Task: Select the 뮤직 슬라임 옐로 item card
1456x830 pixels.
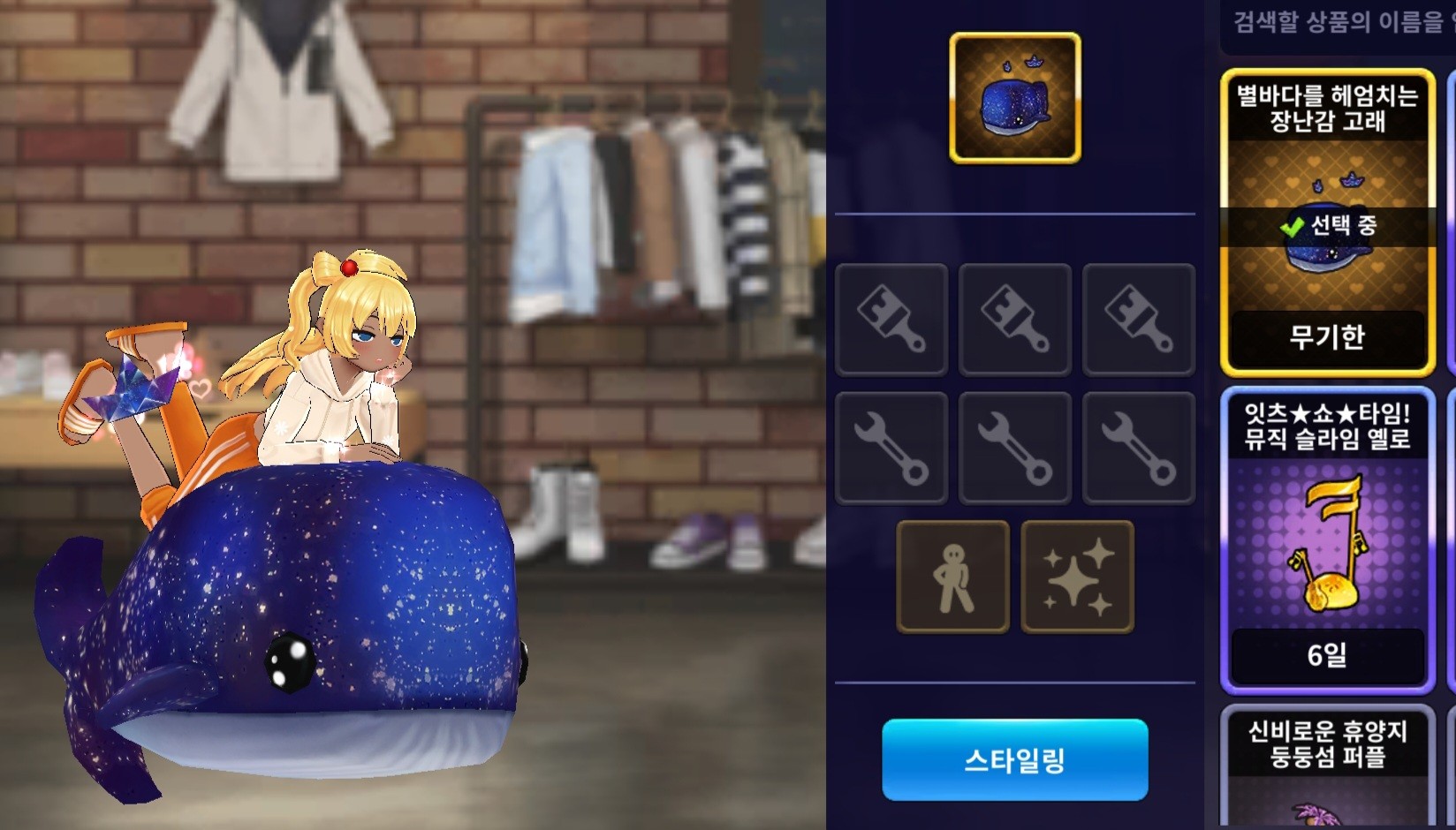Action: pyautogui.click(x=1327, y=539)
